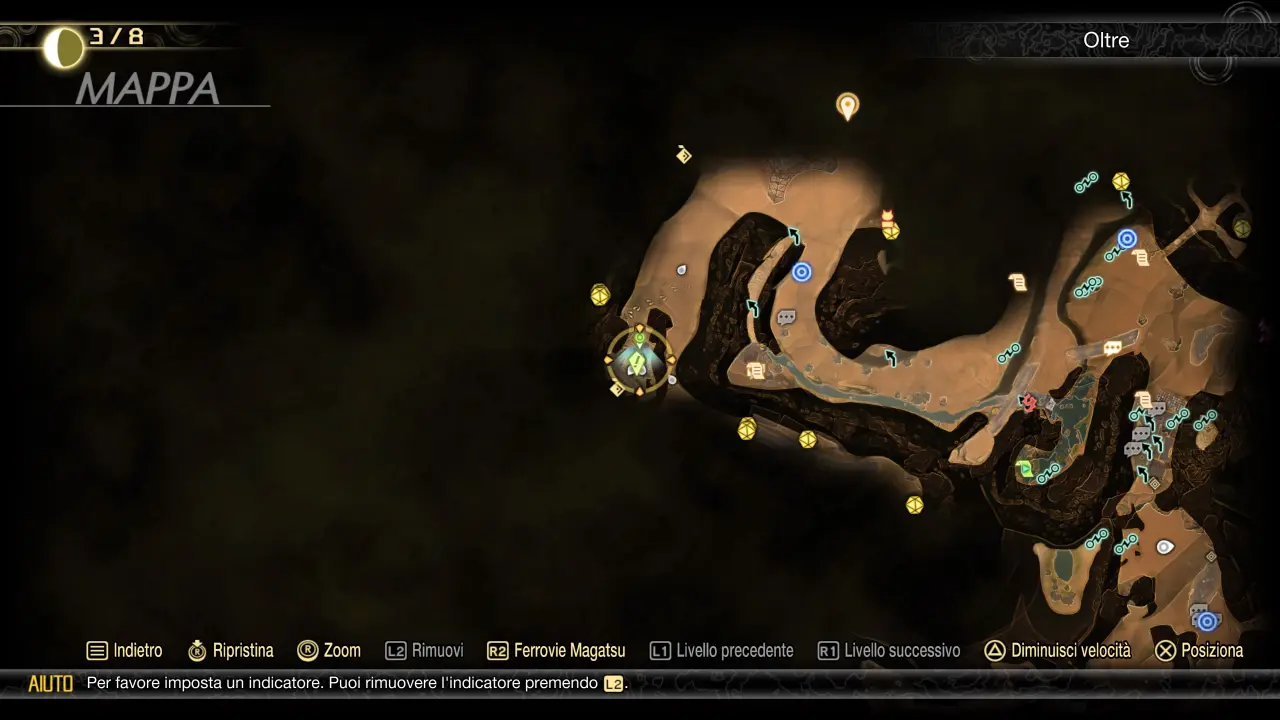Select the red enemy marker
This screenshot has width=1280, height=720.
[x=1028, y=402]
